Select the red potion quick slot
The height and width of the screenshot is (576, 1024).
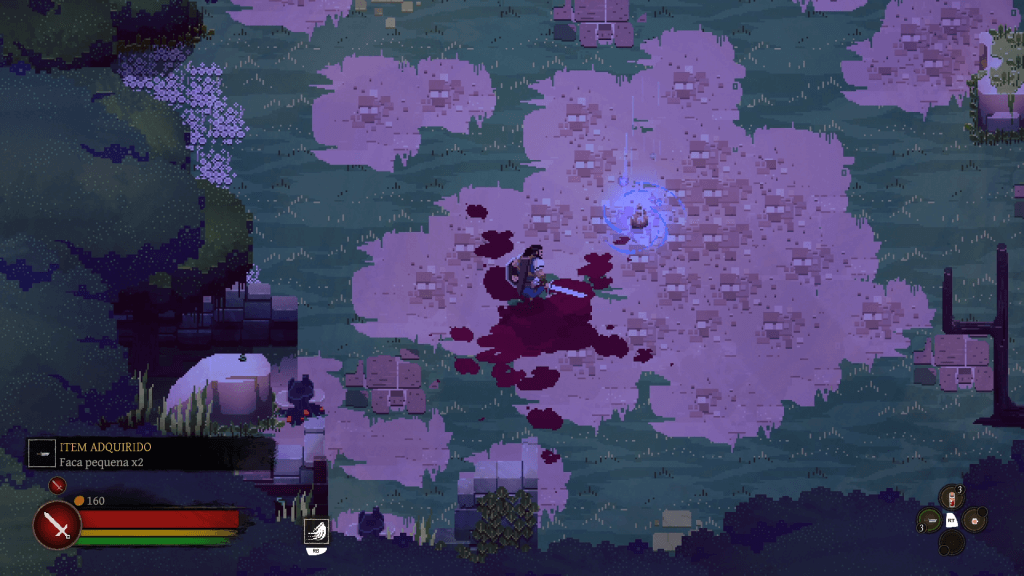[x=950, y=496]
